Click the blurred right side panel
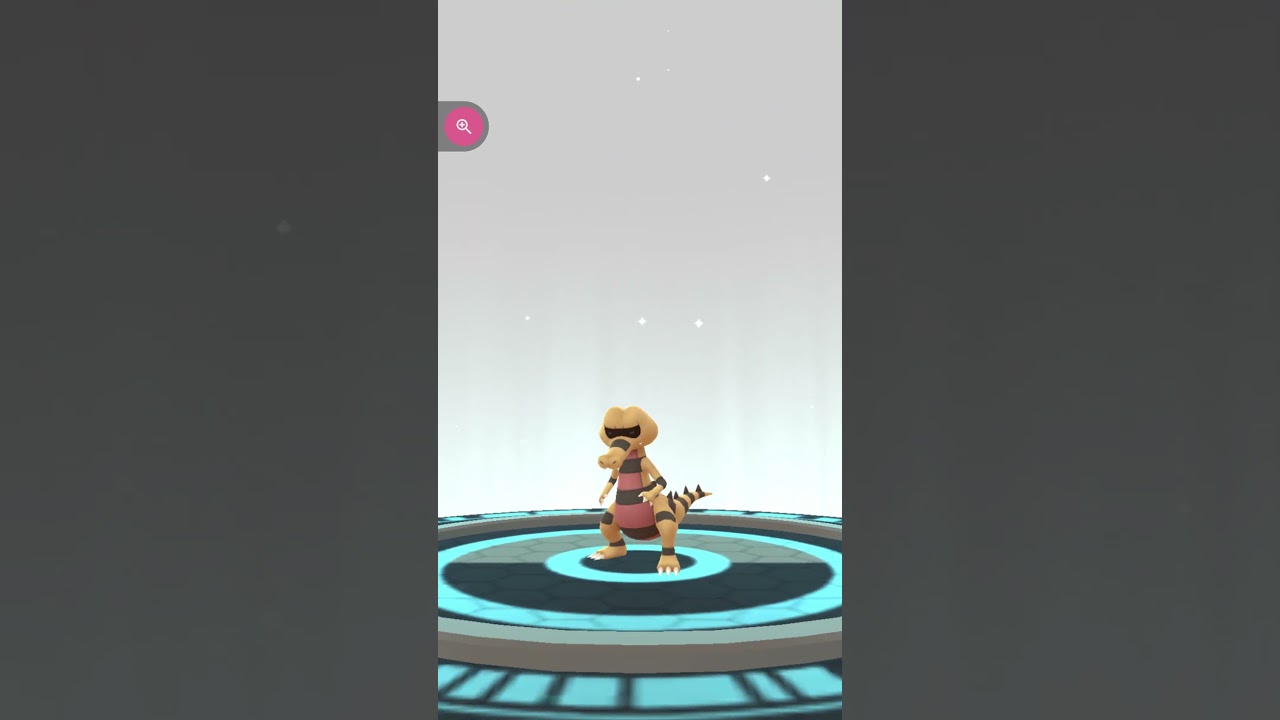1280x720 pixels. tap(1060, 360)
